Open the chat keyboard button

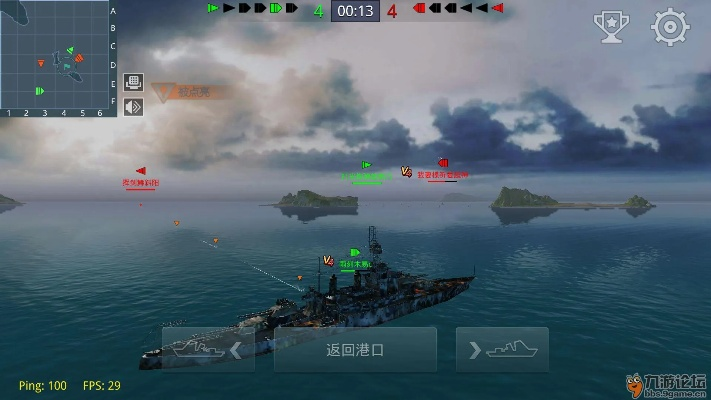(x=133, y=82)
